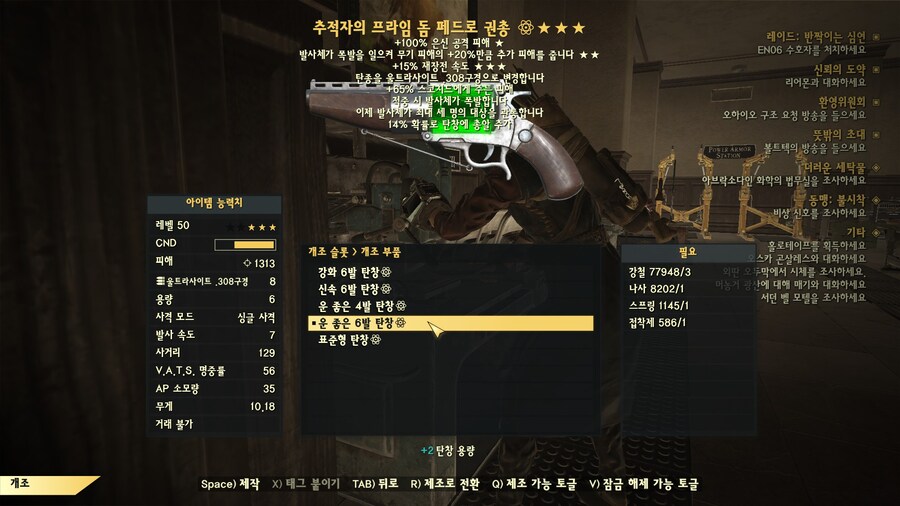Craft the mod with the 제작 button
Viewport: 900px width, 506px height.
point(230,484)
